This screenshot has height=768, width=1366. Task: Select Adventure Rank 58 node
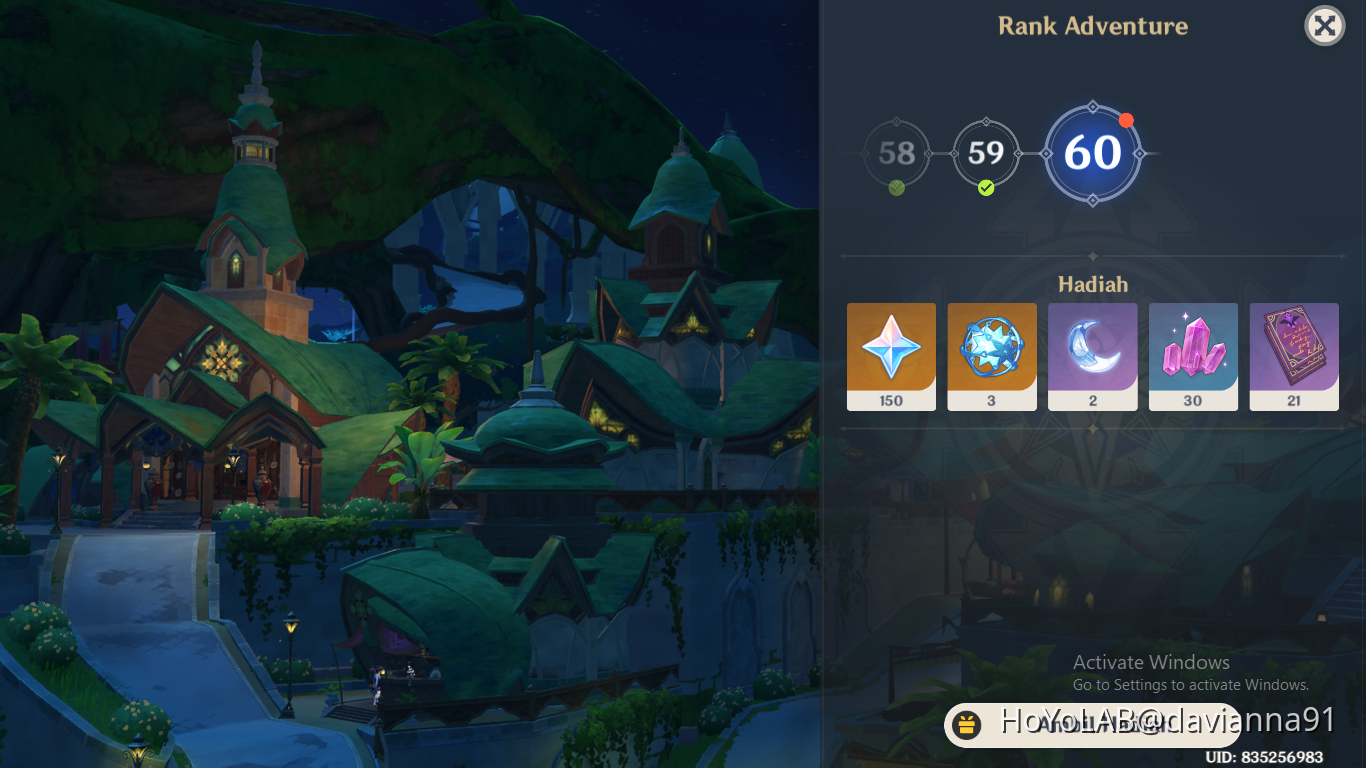[x=896, y=155]
